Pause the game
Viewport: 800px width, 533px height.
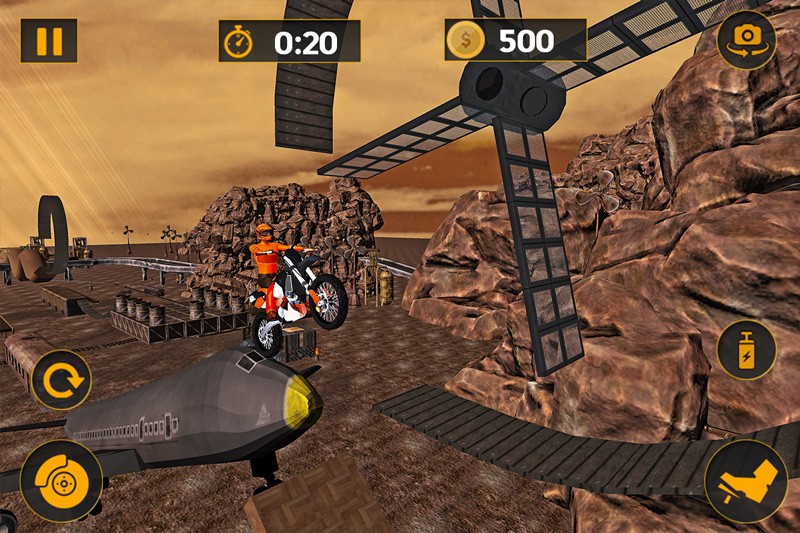pos(48,41)
